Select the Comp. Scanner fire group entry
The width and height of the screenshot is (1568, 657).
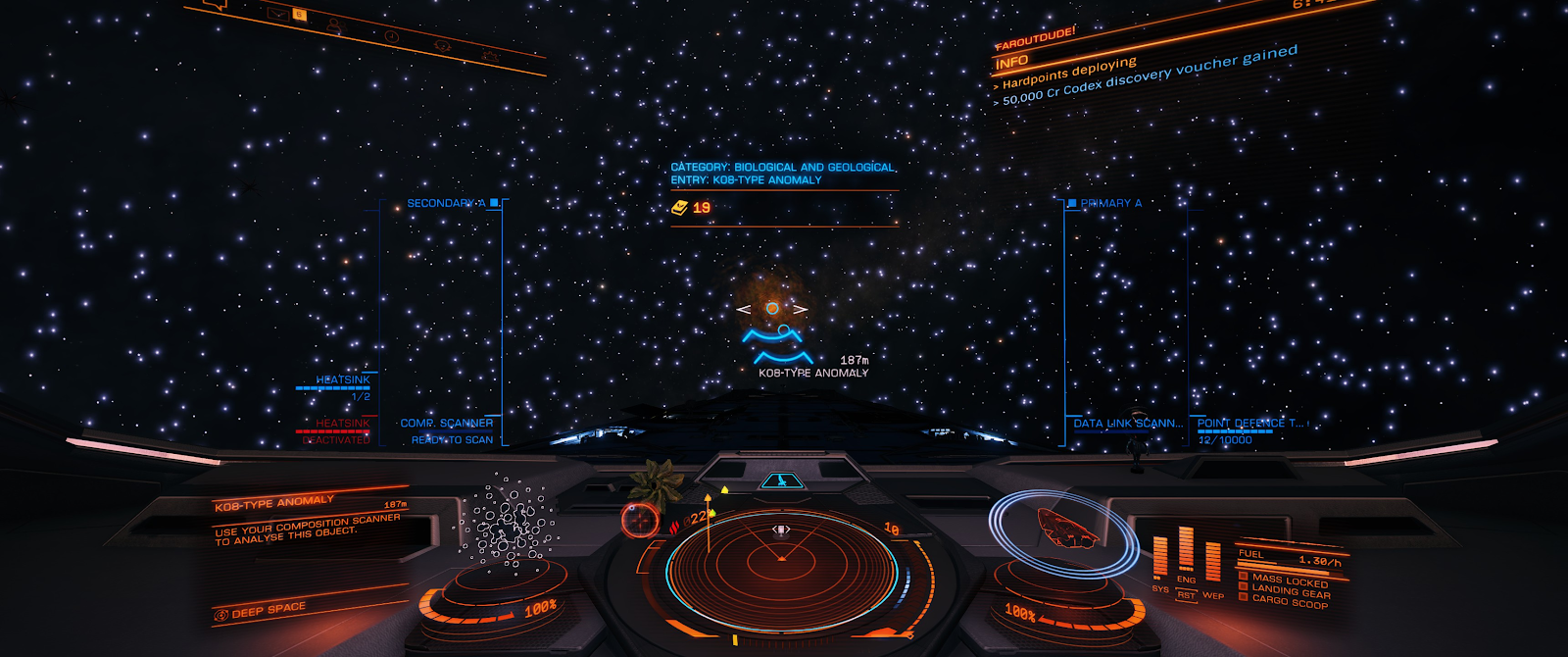(x=446, y=424)
